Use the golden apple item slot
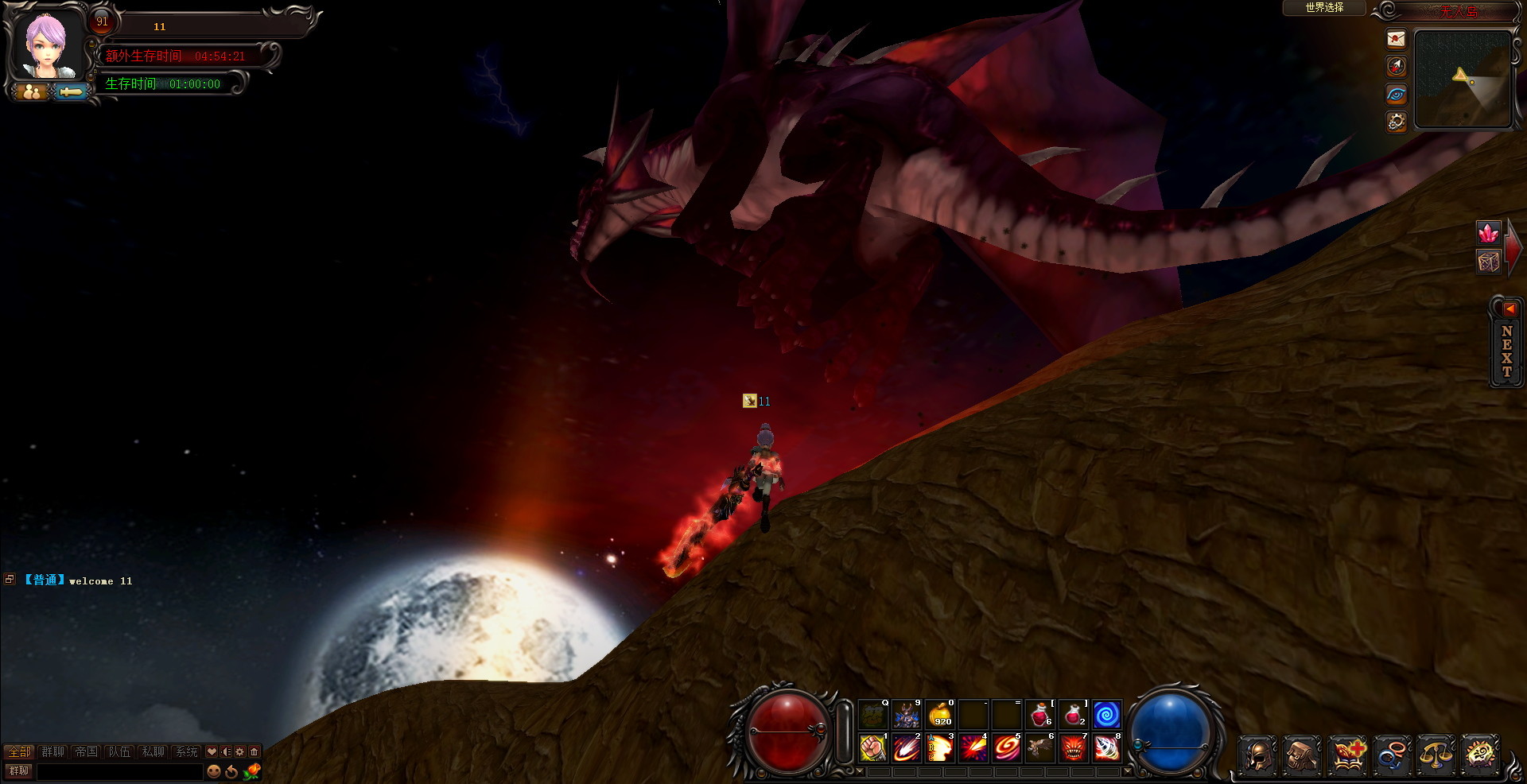Image resolution: width=1527 pixels, height=784 pixels. [x=940, y=715]
